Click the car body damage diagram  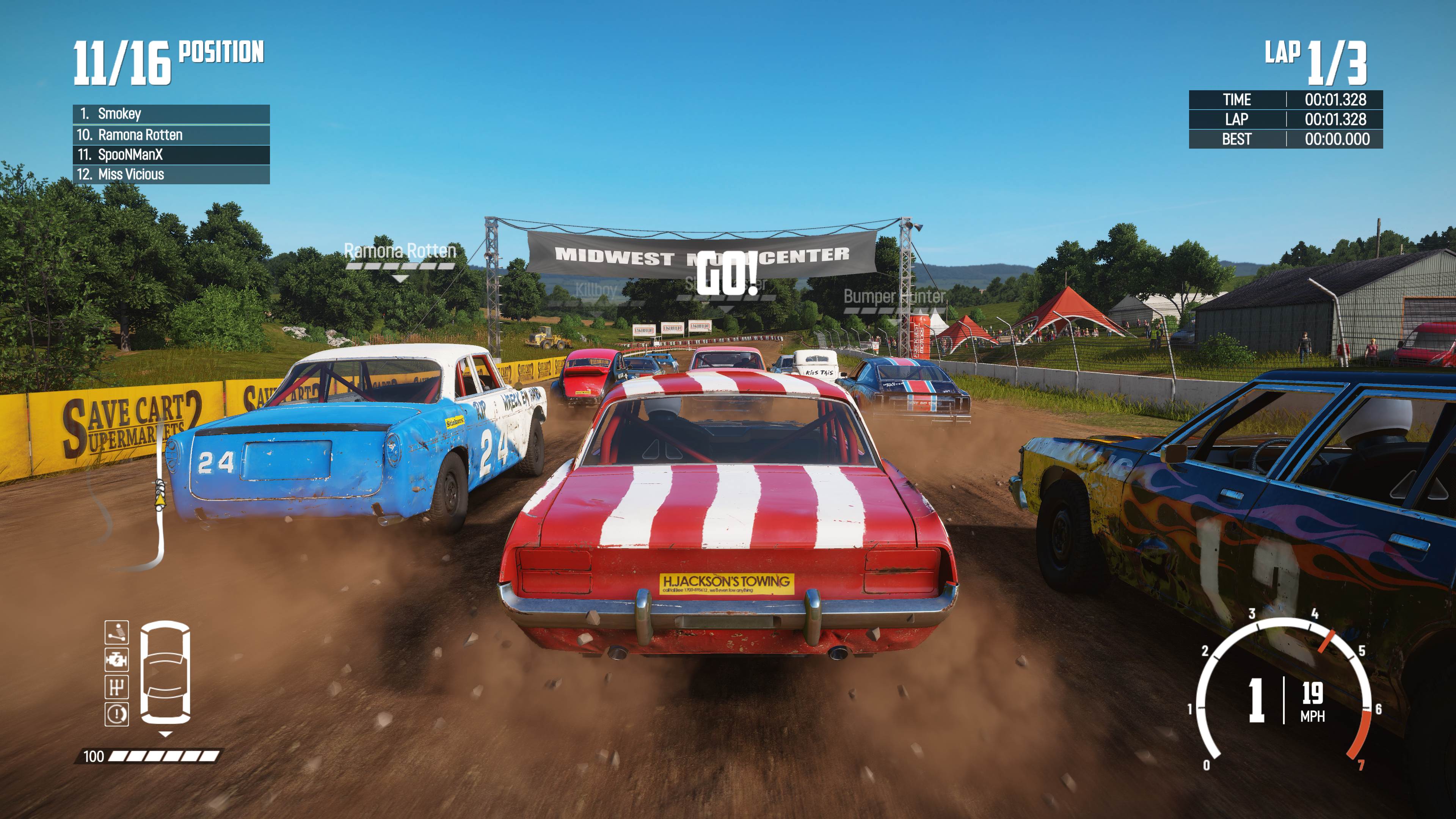point(165,673)
